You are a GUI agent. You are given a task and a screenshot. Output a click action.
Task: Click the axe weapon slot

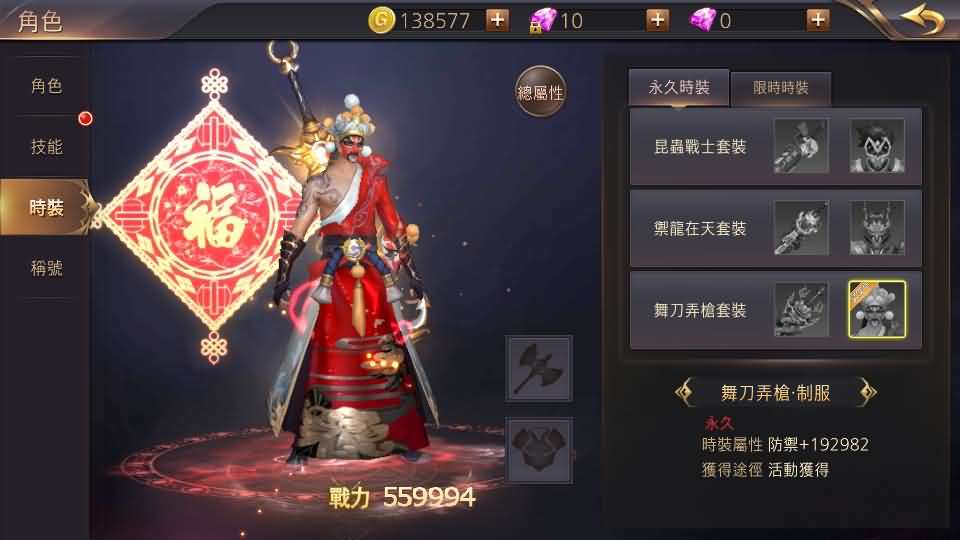539,369
